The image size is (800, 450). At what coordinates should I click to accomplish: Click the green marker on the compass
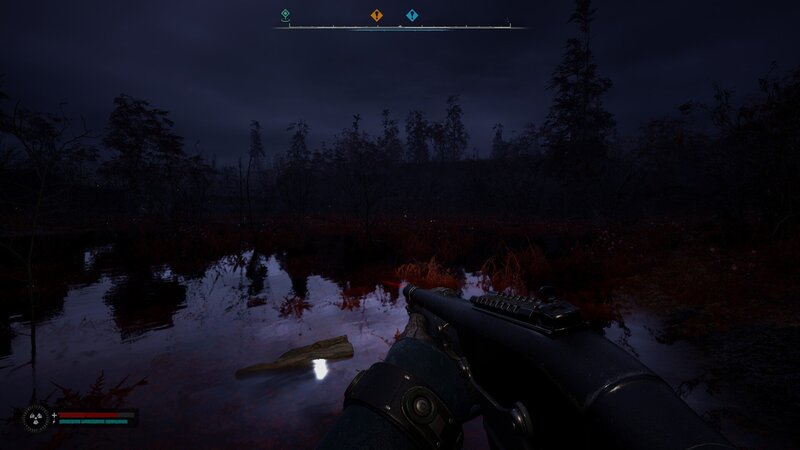coord(285,14)
